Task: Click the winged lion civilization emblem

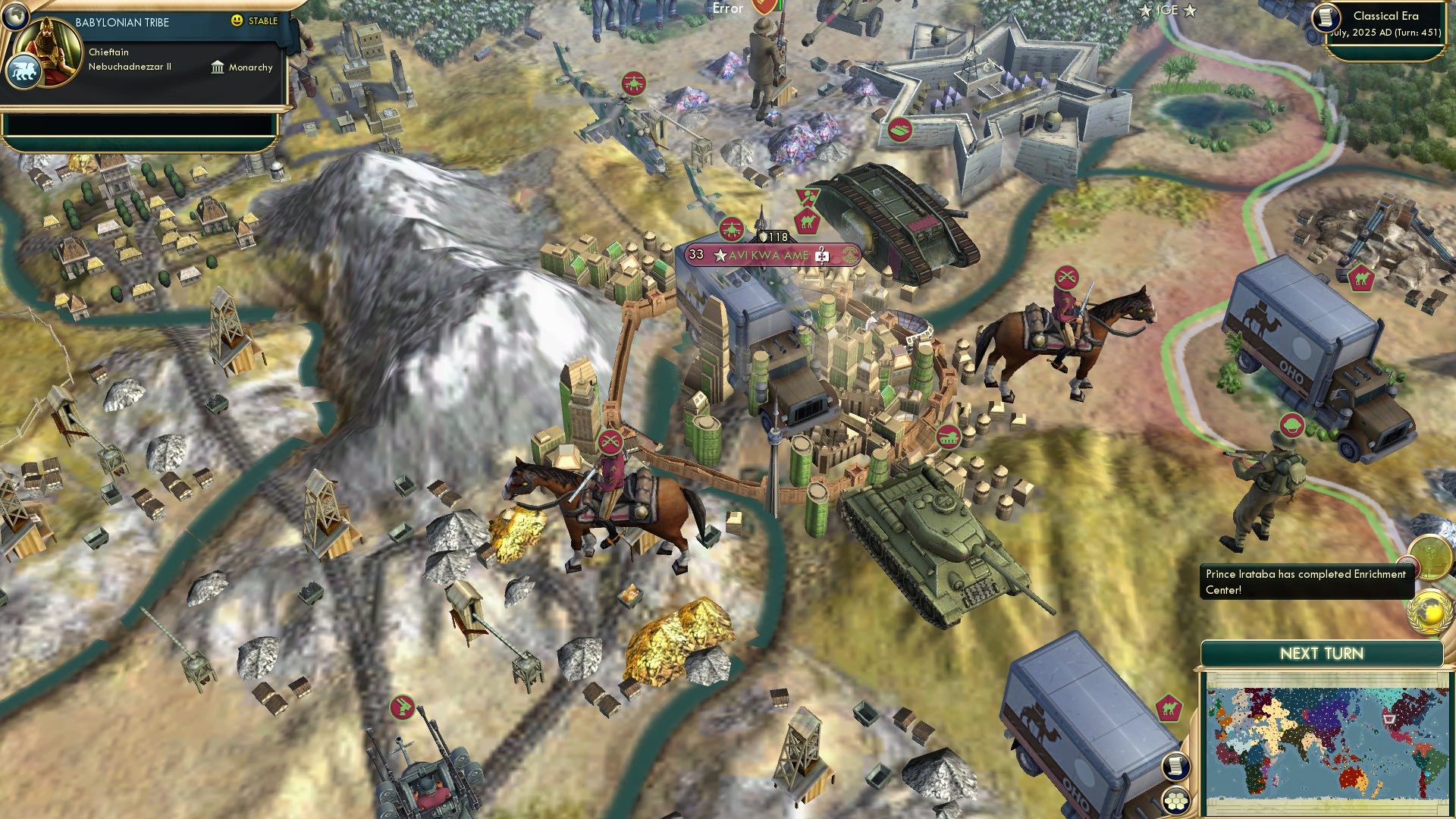Action: 23,73
